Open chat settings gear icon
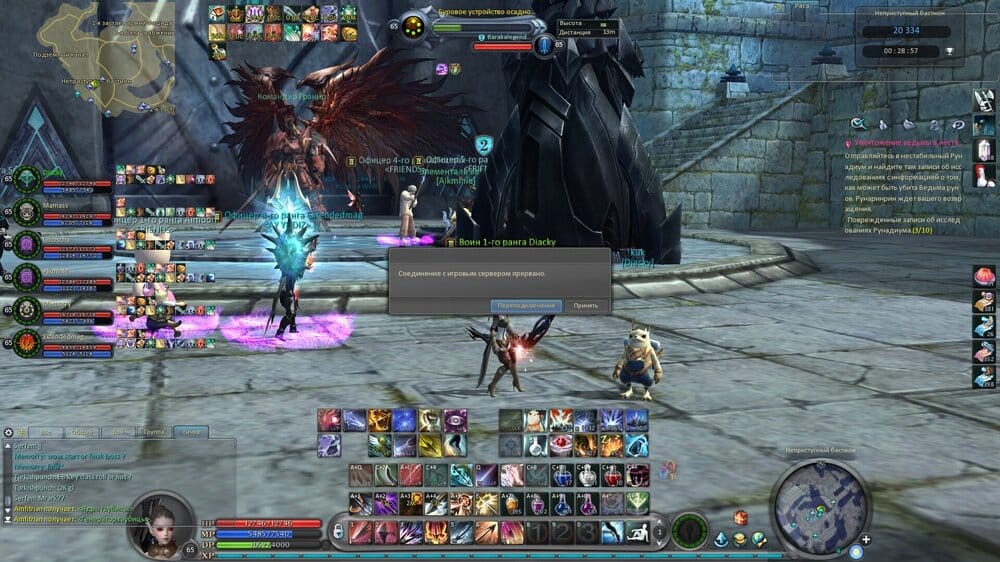The height and width of the screenshot is (562, 1000). pyautogui.click(x=9, y=432)
